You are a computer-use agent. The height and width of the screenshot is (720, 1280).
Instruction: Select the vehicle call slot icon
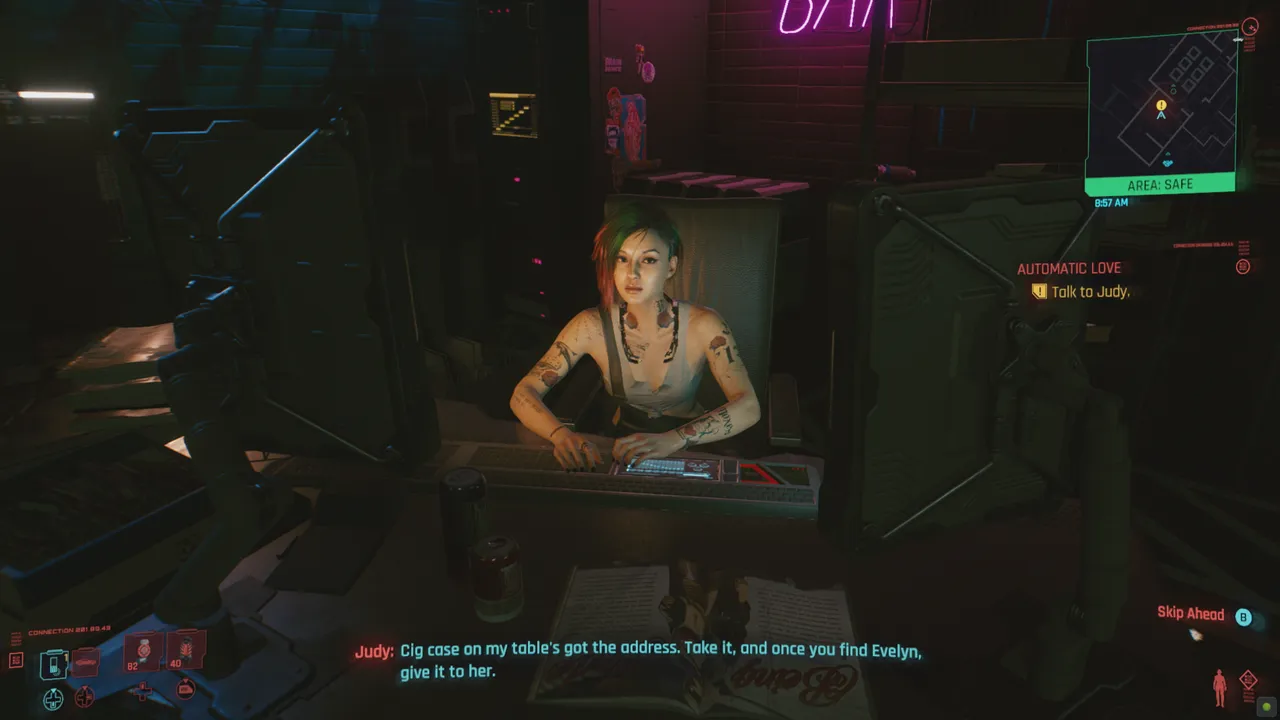tap(85, 662)
